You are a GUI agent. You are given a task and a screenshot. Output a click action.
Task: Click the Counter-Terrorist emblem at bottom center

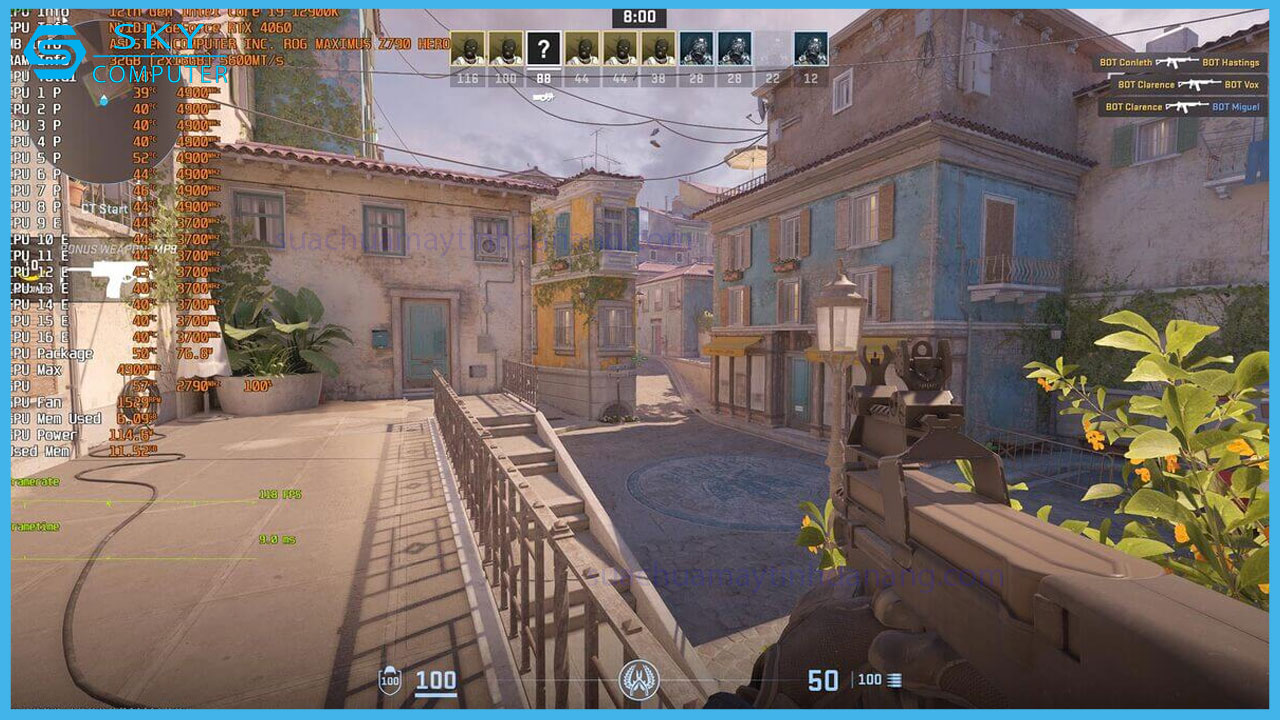pyautogui.click(x=638, y=680)
